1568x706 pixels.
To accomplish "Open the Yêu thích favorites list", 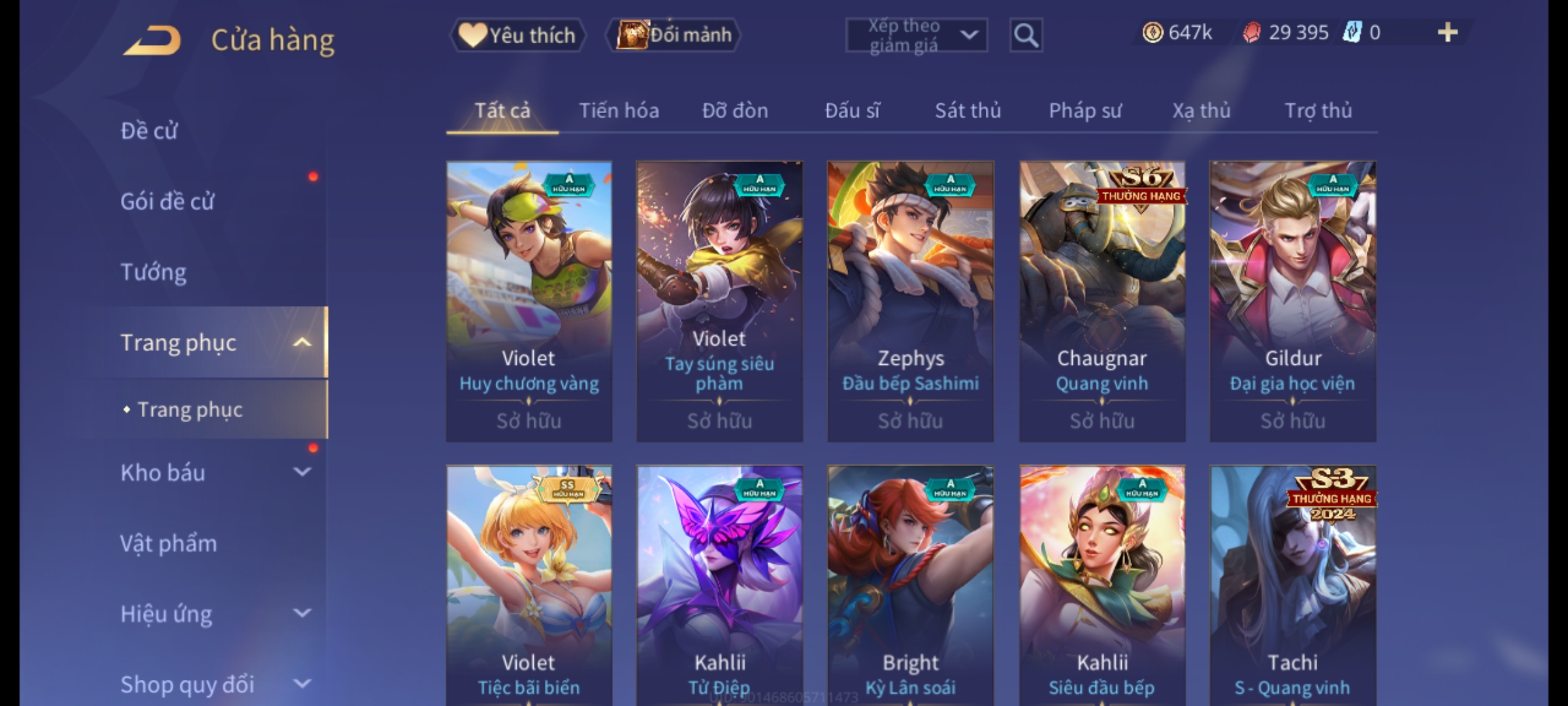I will pyautogui.click(x=517, y=35).
